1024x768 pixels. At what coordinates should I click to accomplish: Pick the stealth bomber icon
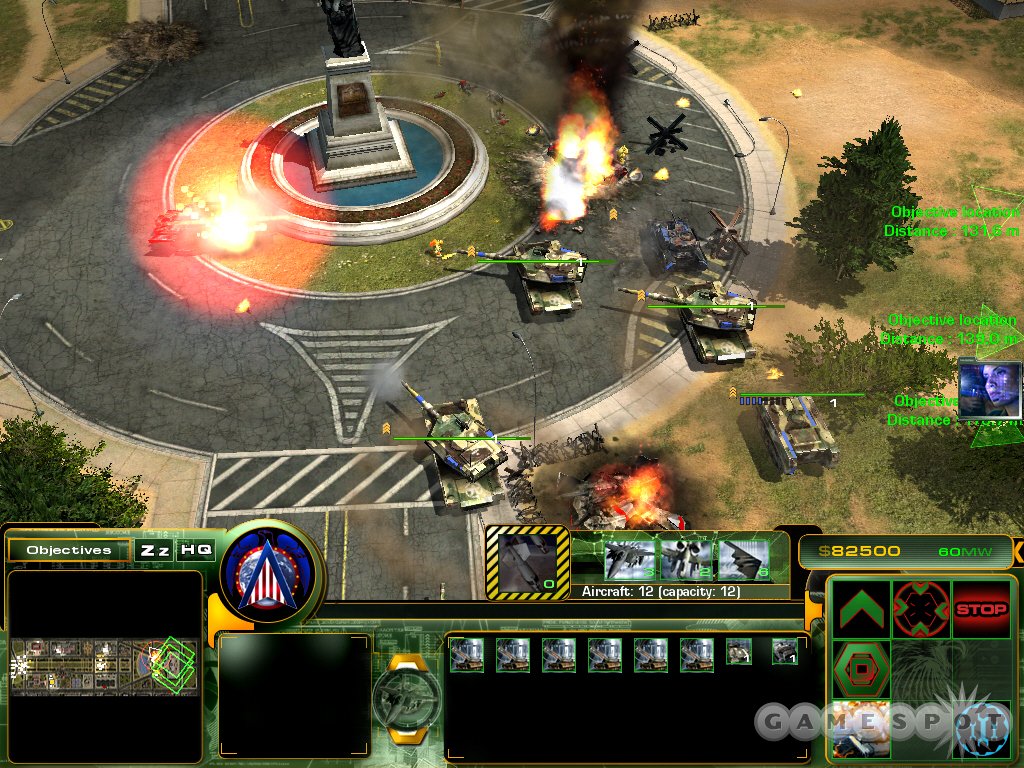pyautogui.click(x=743, y=558)
